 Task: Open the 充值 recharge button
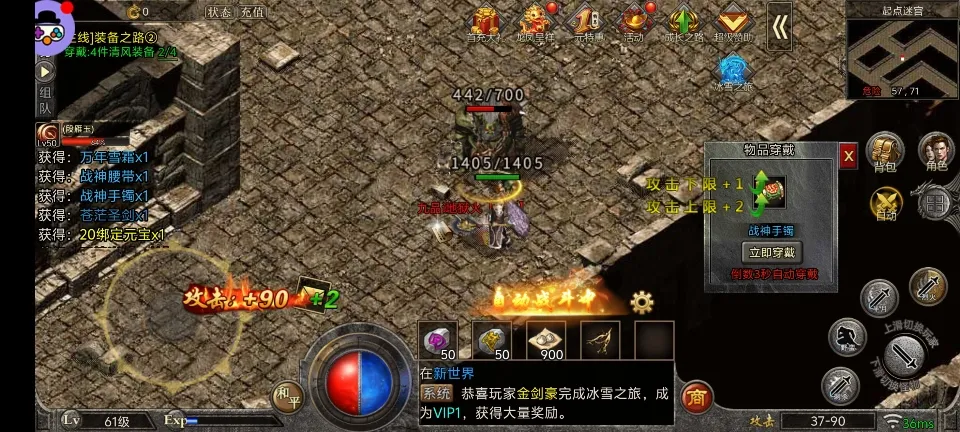point(252,12)
